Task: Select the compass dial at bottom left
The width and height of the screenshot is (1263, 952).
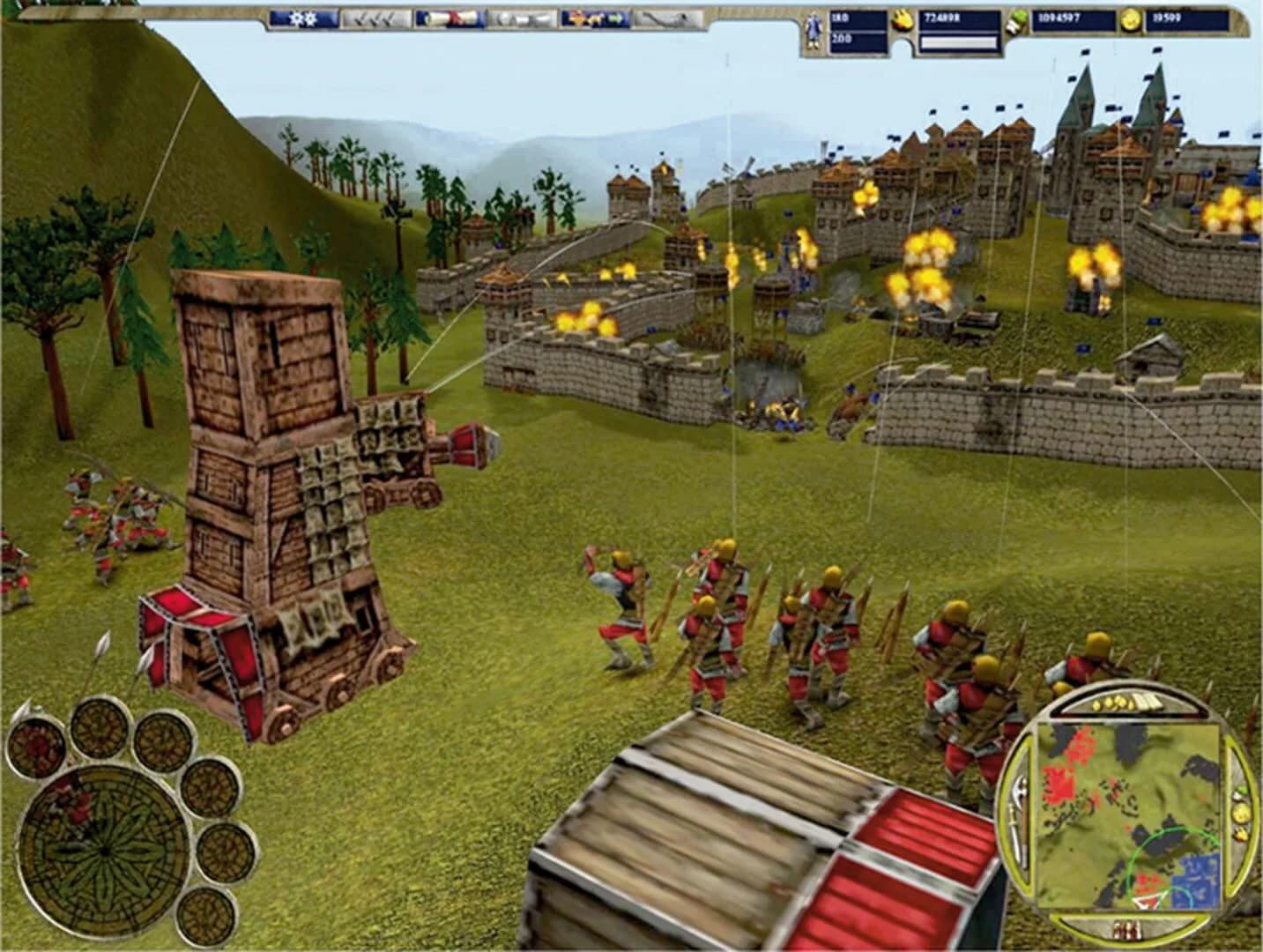Action: pyautogui.click(x=104, y=851)
